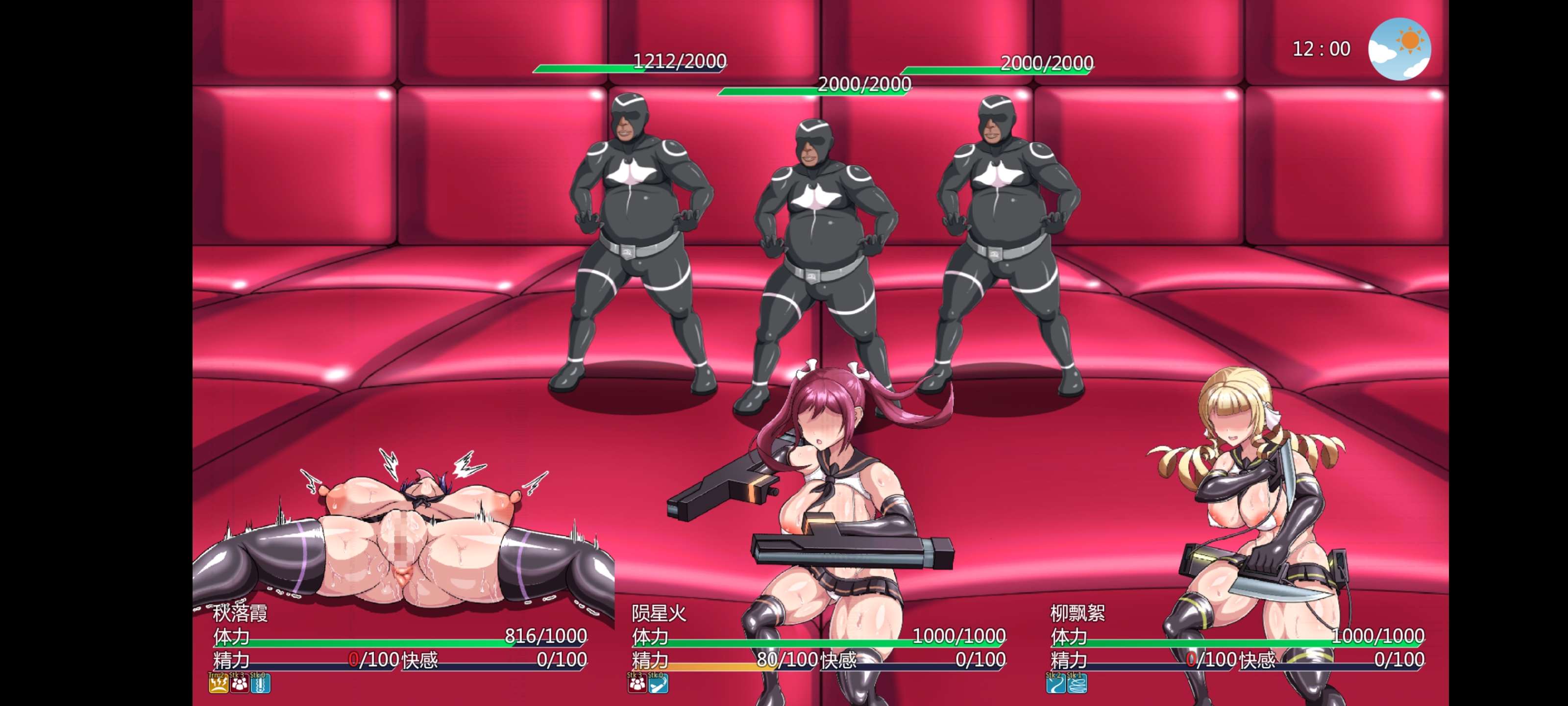1568x706 pixels.
Task: Select 柳飘絮's blue spiral status icon
Action: (x=1077, y=684)
